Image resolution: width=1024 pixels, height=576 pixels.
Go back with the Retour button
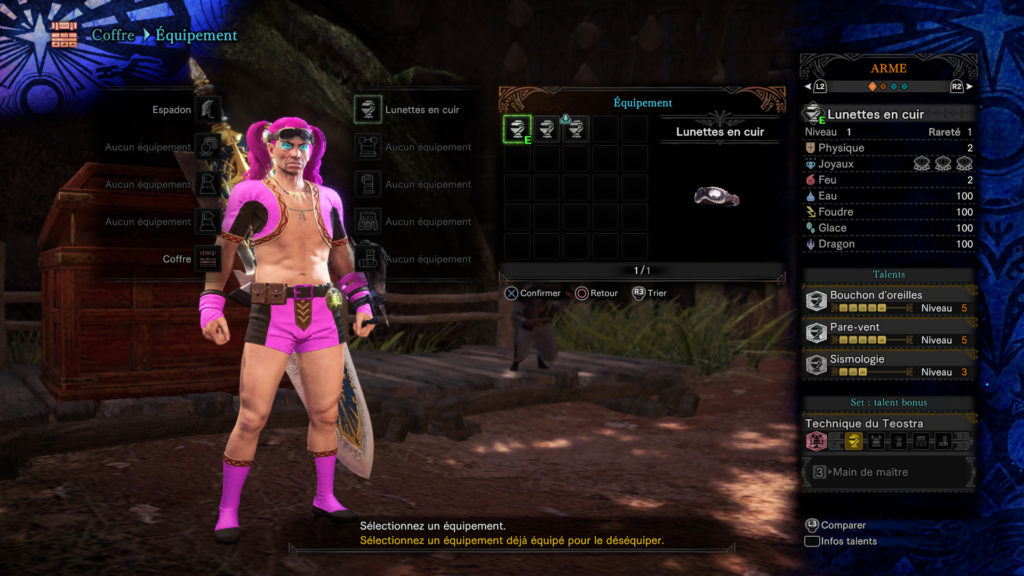tap(596, 293)
